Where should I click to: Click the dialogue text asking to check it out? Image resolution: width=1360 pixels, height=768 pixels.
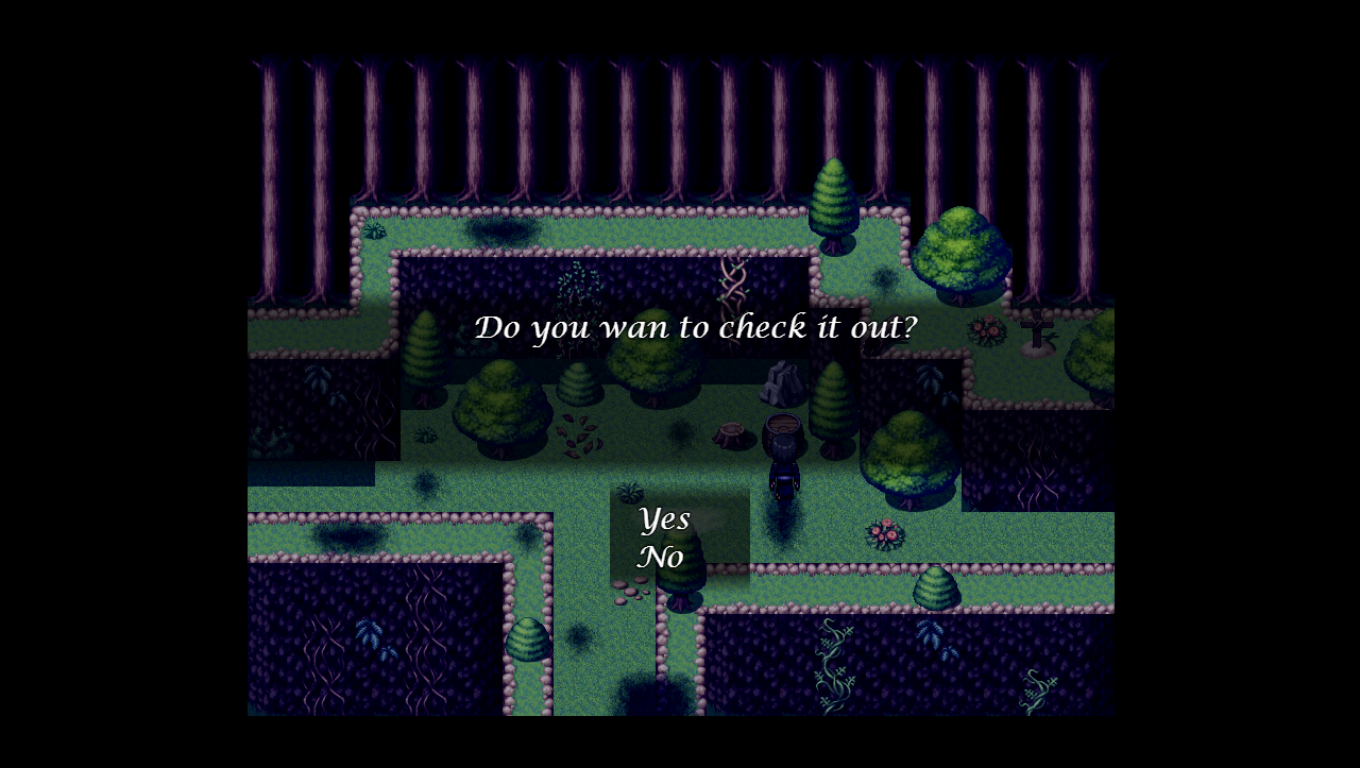click(697, 326)
